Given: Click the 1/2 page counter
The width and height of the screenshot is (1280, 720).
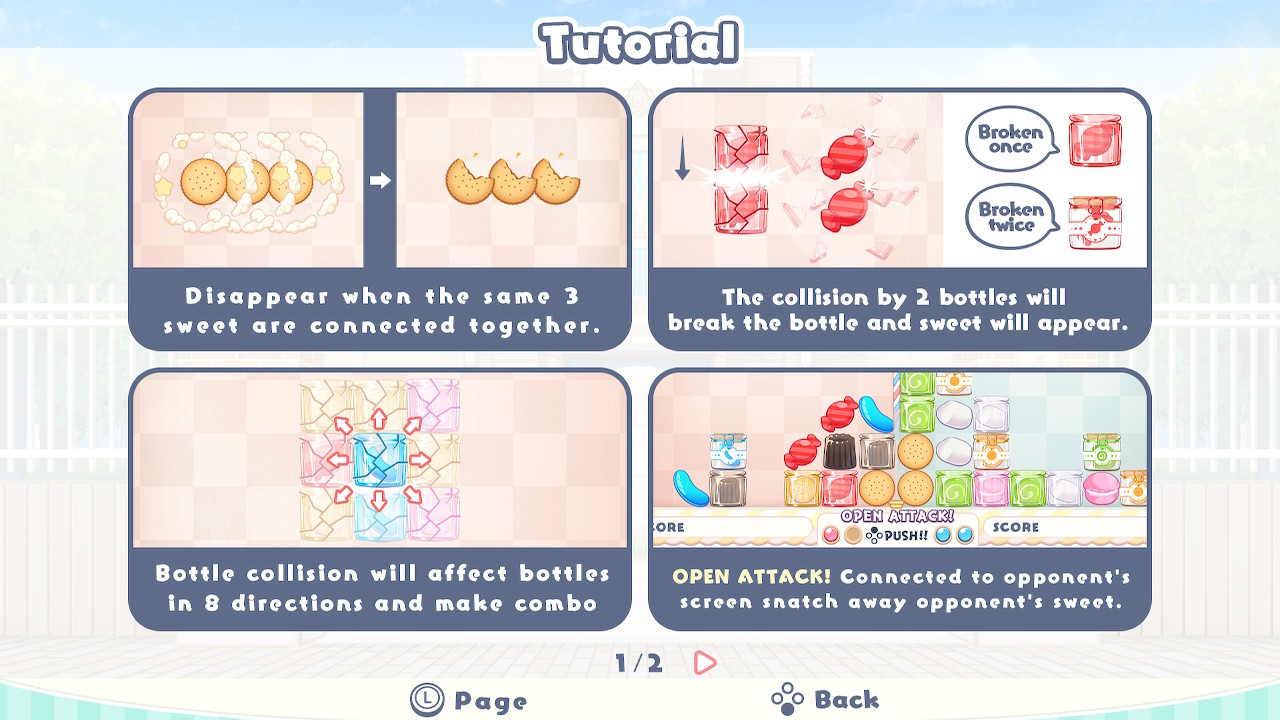Looking at the screenshot, I should [x=640, y=662].
